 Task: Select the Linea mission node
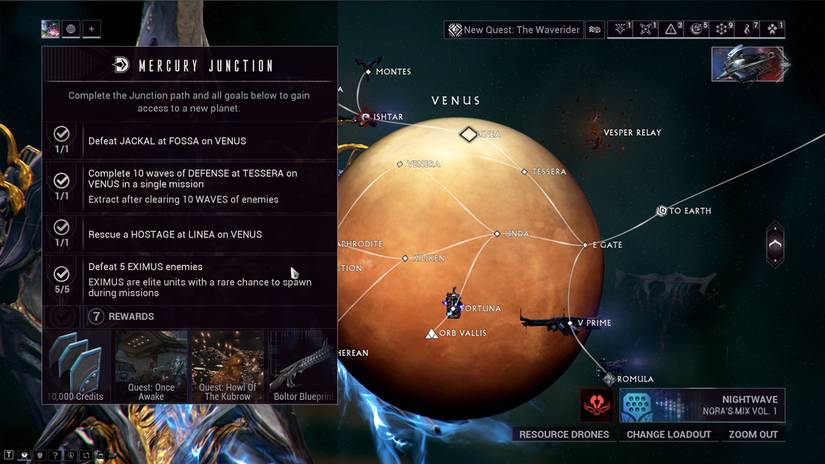pos(497,234)
